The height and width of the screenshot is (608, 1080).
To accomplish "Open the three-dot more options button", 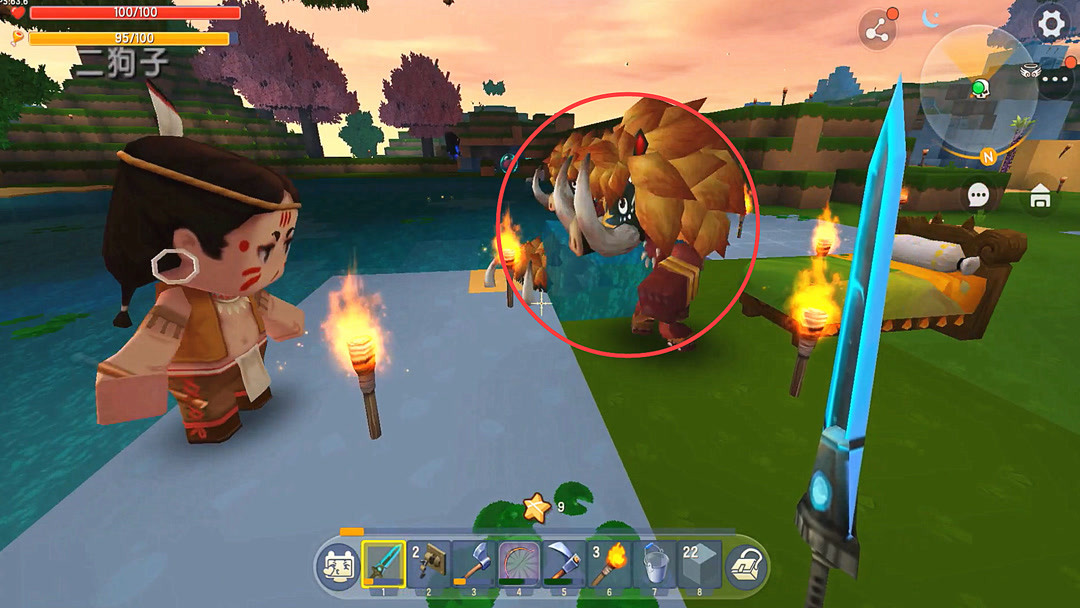I will point(1056,81).
